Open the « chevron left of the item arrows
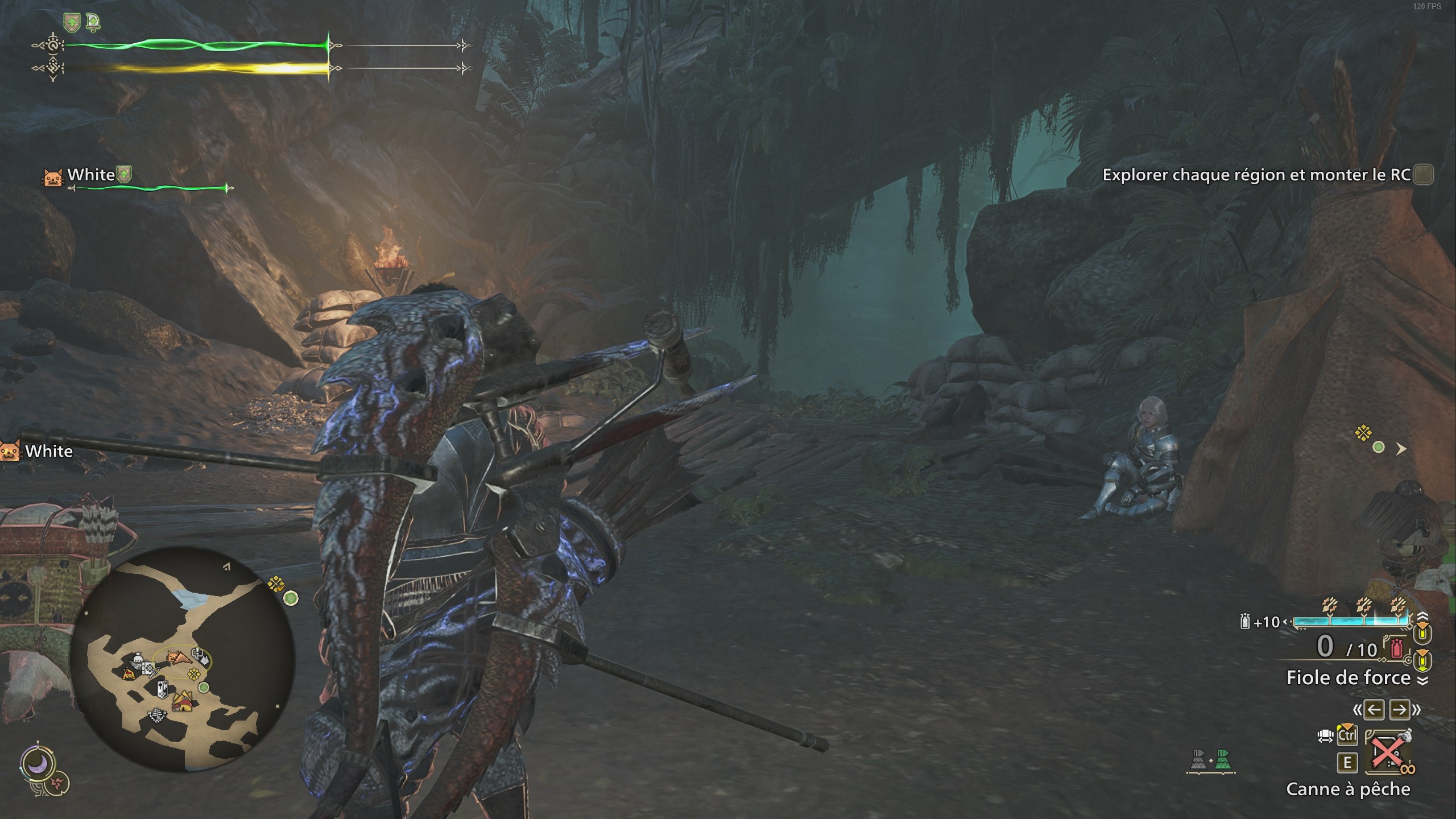 [1357, 710]
